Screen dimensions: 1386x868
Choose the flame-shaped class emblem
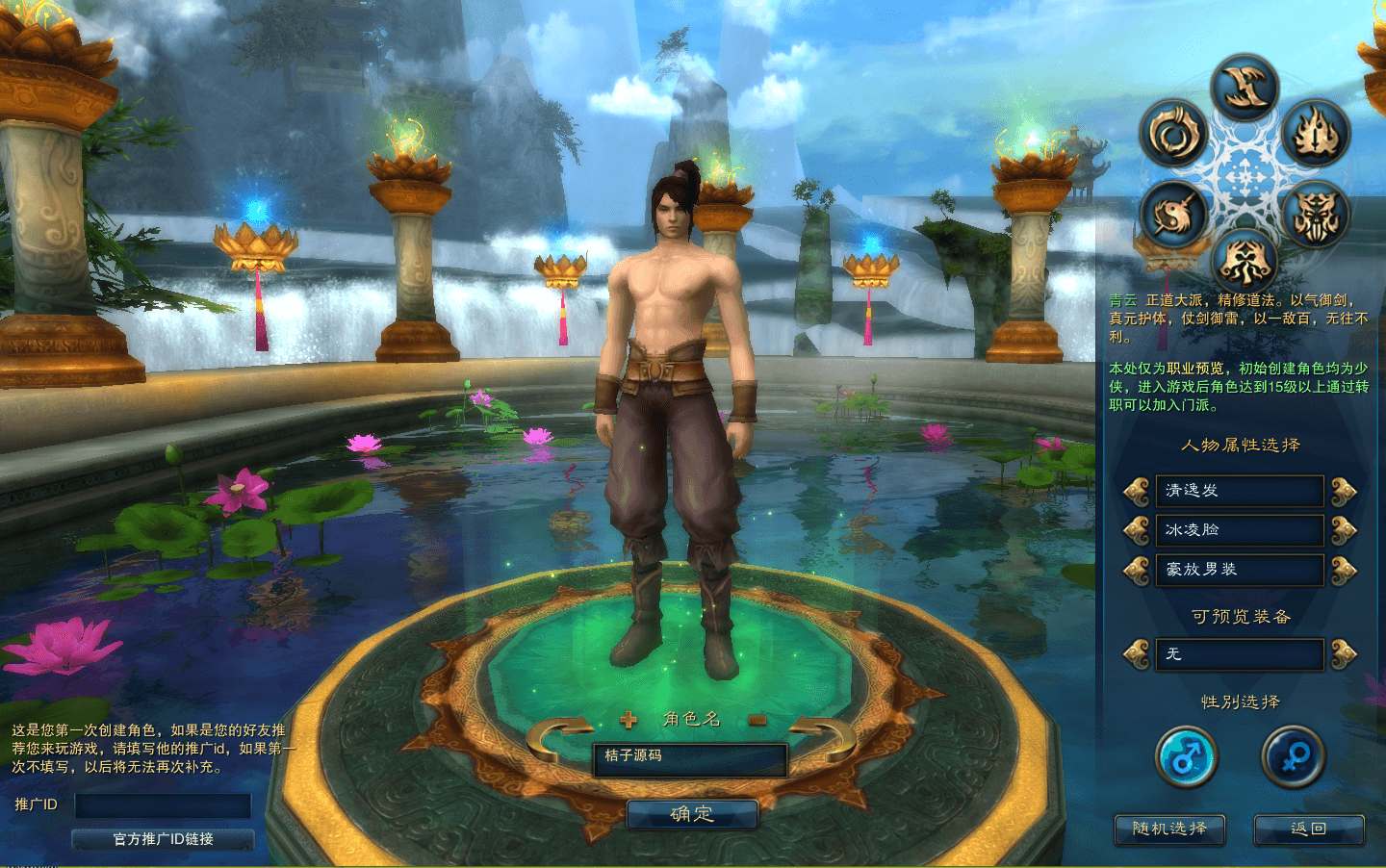tap(1316, 134)
